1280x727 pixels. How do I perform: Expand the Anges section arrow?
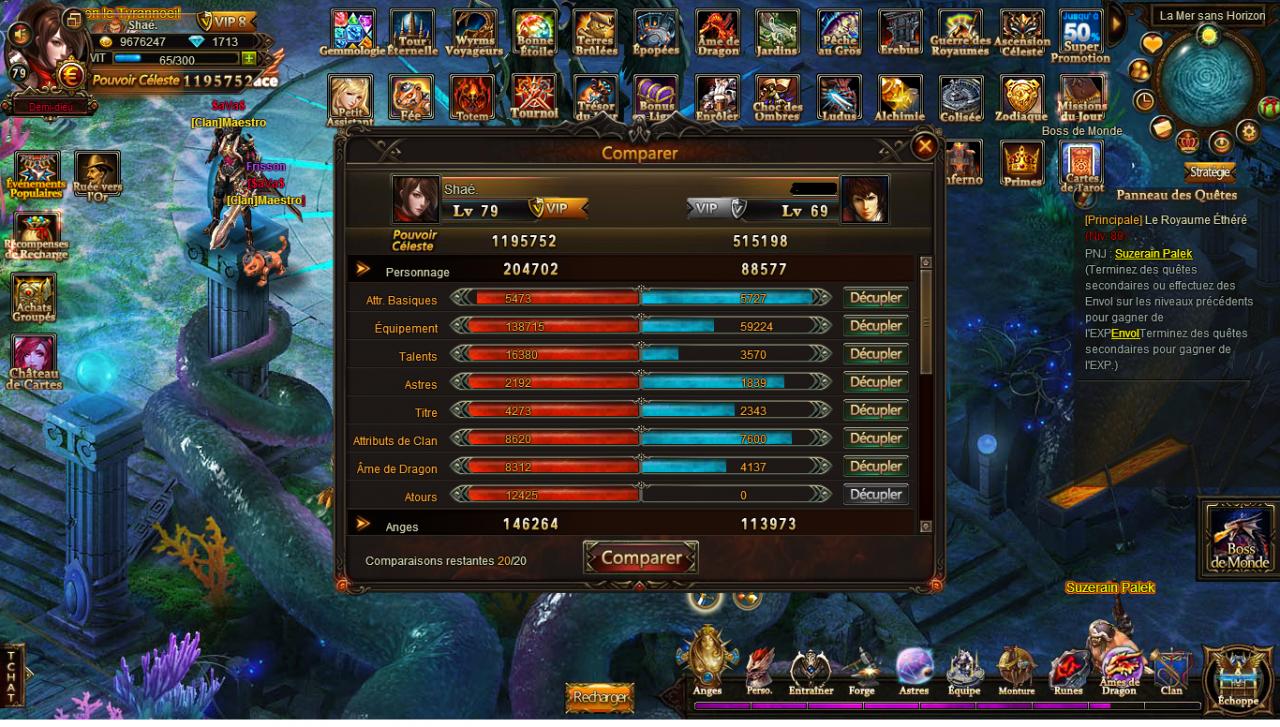pyautogui.click(x=363, y=524)
